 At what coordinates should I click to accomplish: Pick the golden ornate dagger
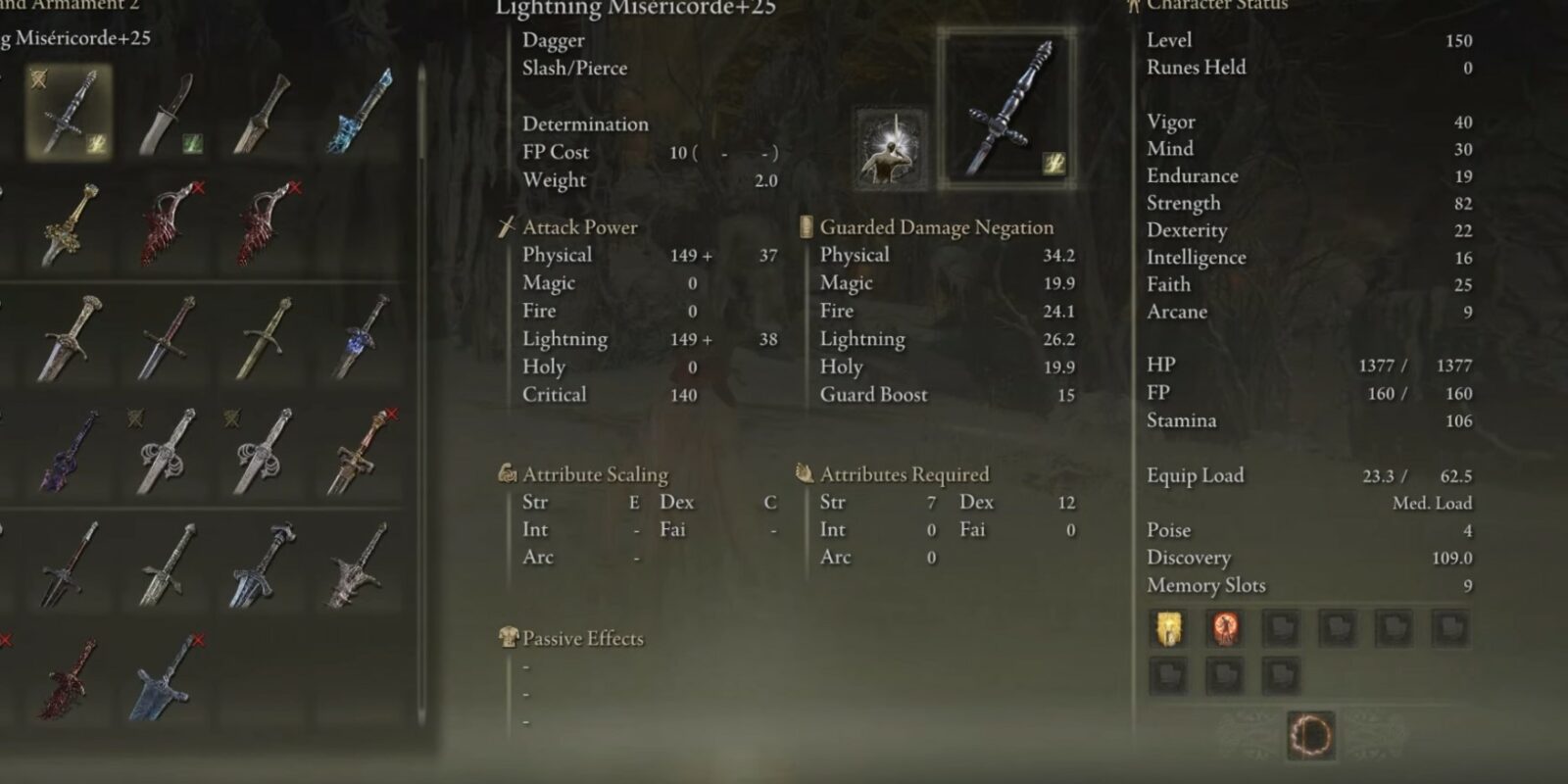tap(71, 223)
